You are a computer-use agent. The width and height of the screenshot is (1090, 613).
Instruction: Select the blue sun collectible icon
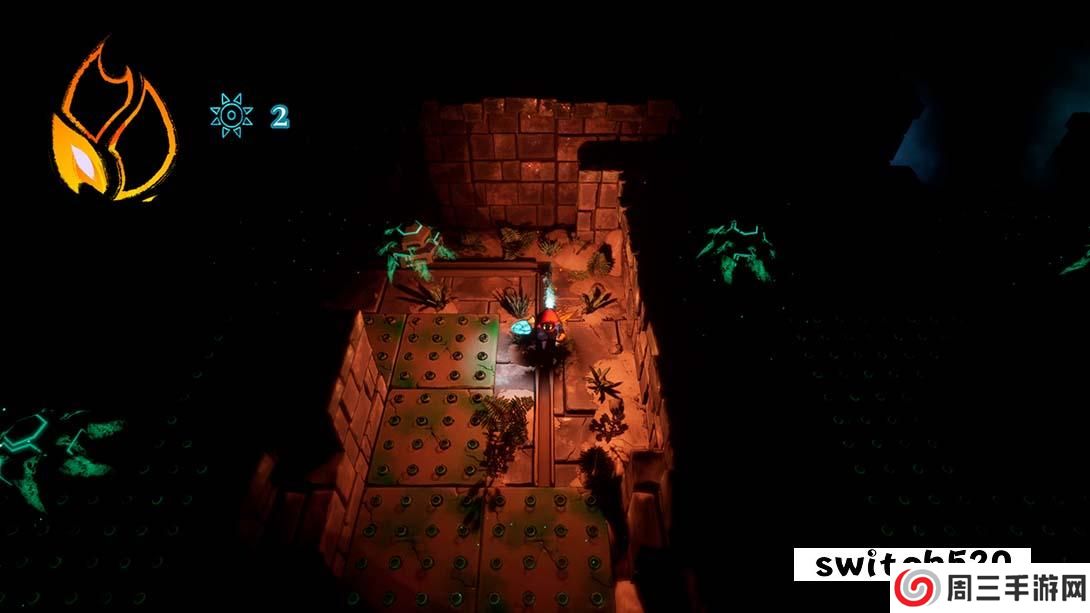click(231, 116)
